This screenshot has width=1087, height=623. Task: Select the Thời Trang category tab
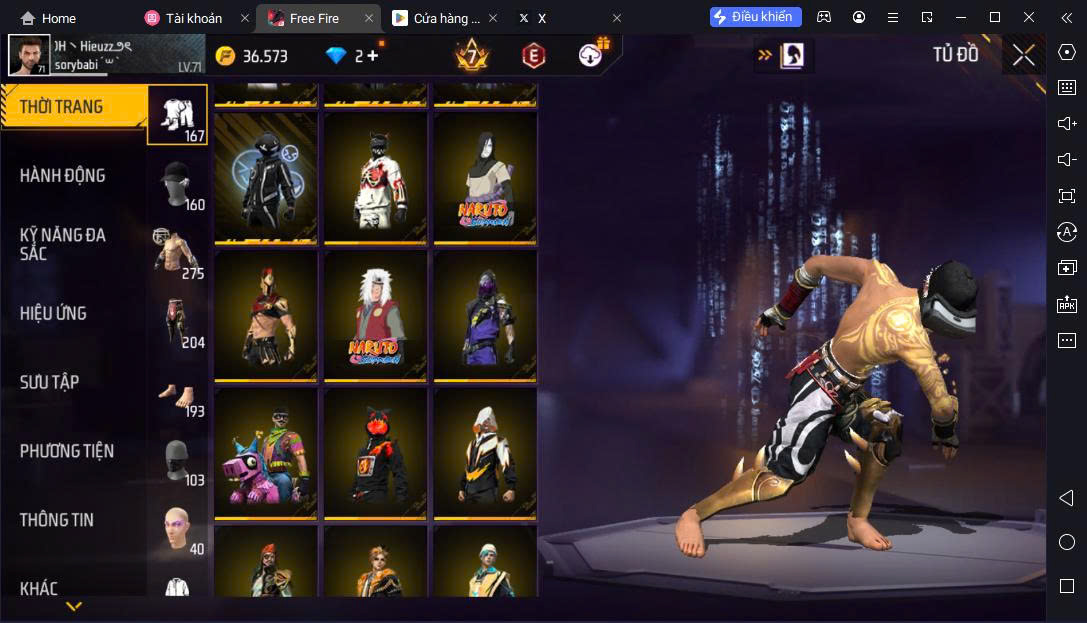(x=75, y=107)
